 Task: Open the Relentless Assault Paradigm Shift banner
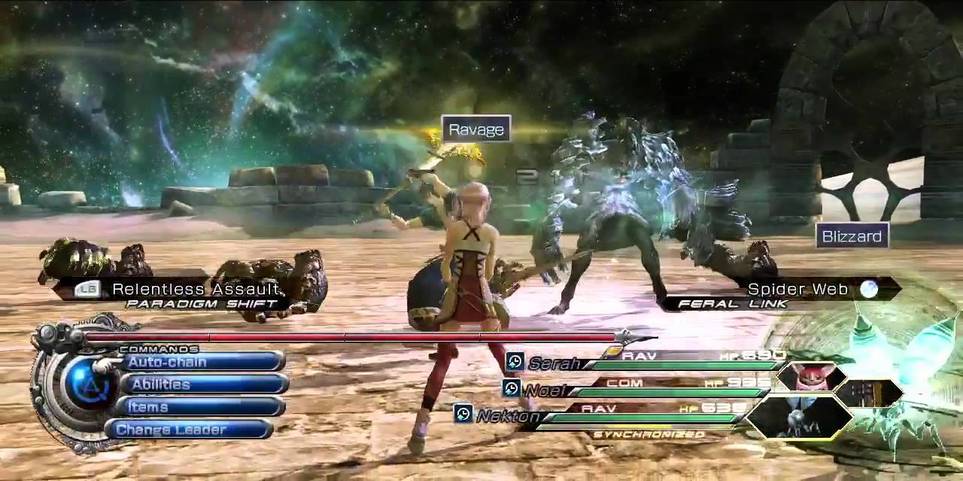tap(180, 293)
